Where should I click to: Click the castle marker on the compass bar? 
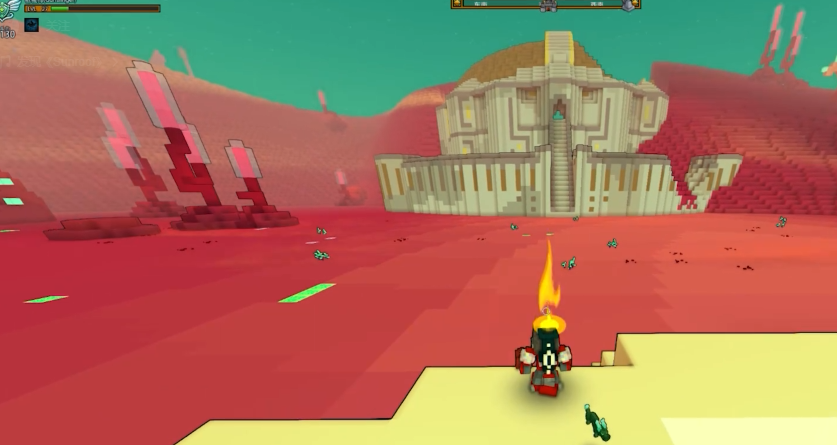tap(546, 6)
